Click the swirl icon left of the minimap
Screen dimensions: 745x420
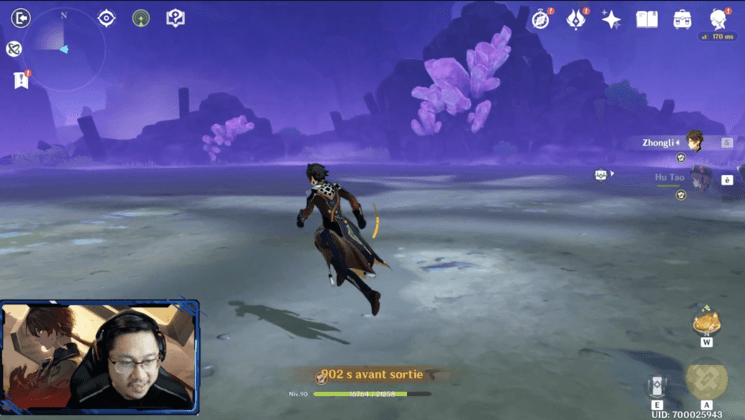pos(14,49)
